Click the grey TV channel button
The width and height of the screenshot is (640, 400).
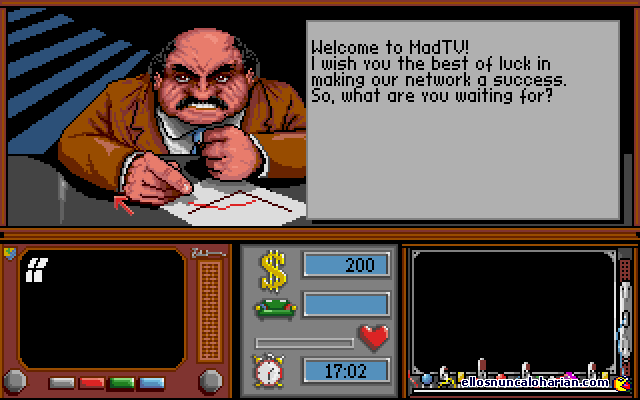click(x=62, y=382)
